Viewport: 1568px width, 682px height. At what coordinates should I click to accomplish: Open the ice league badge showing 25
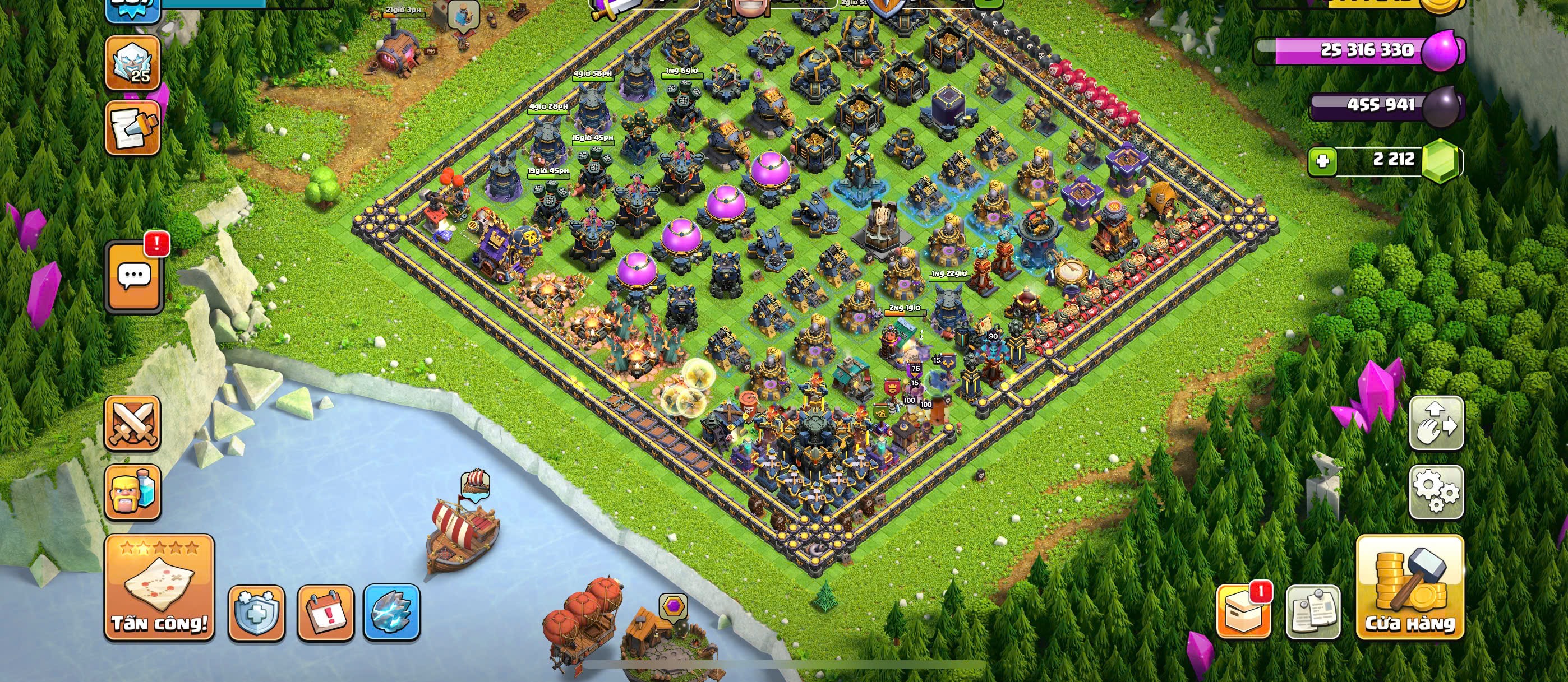(x=133, y=63)
